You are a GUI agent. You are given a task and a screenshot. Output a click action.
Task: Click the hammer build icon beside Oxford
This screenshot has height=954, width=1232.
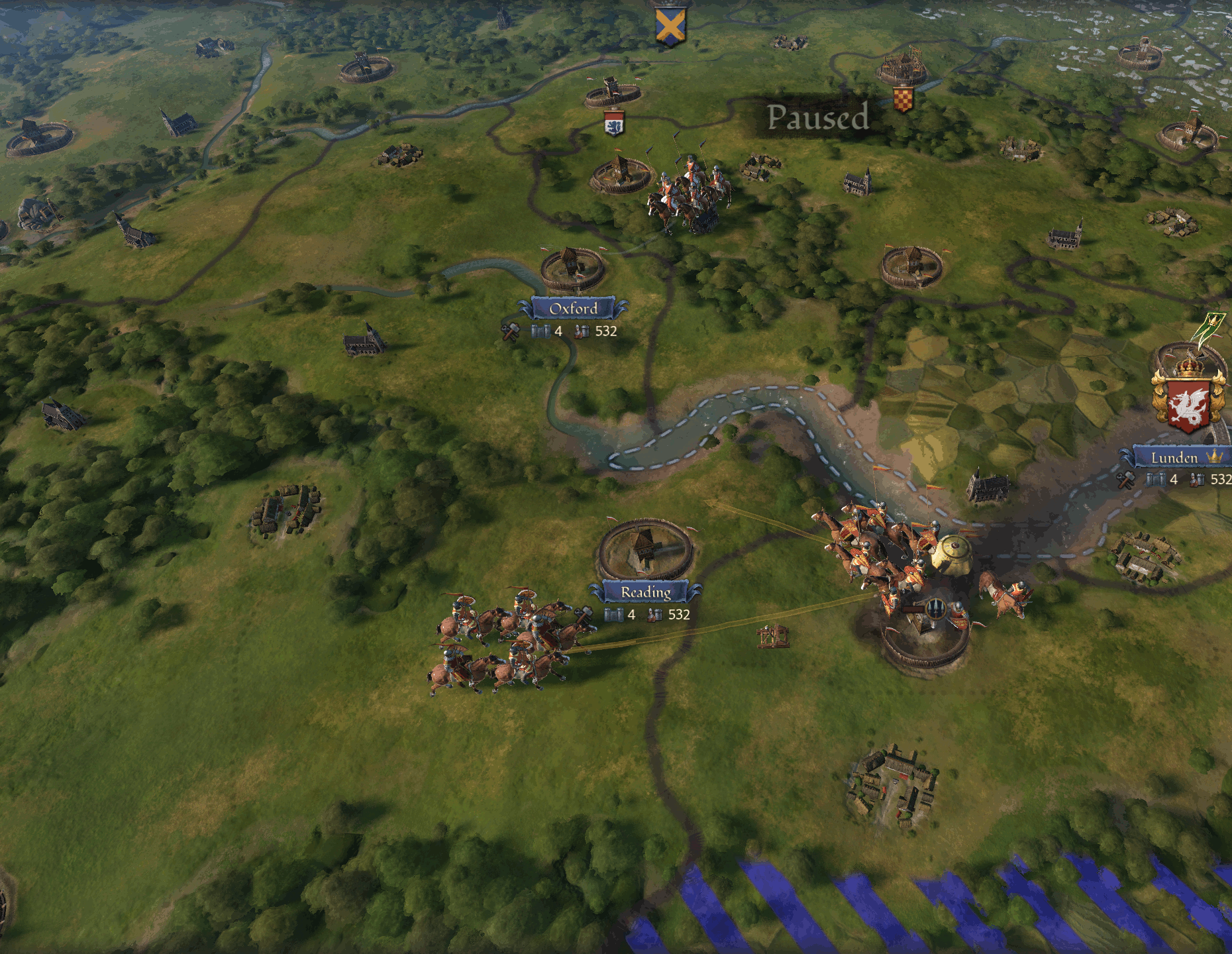[x=510, y=331]
